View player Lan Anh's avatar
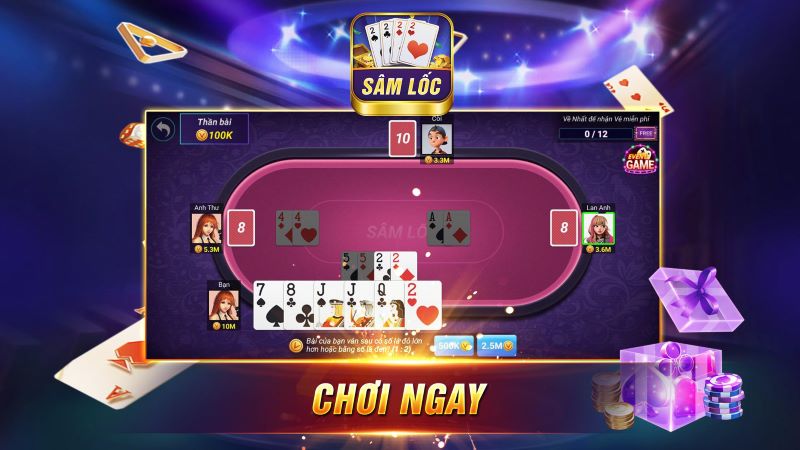Screen dimensions: 800x450 (597, 228)
